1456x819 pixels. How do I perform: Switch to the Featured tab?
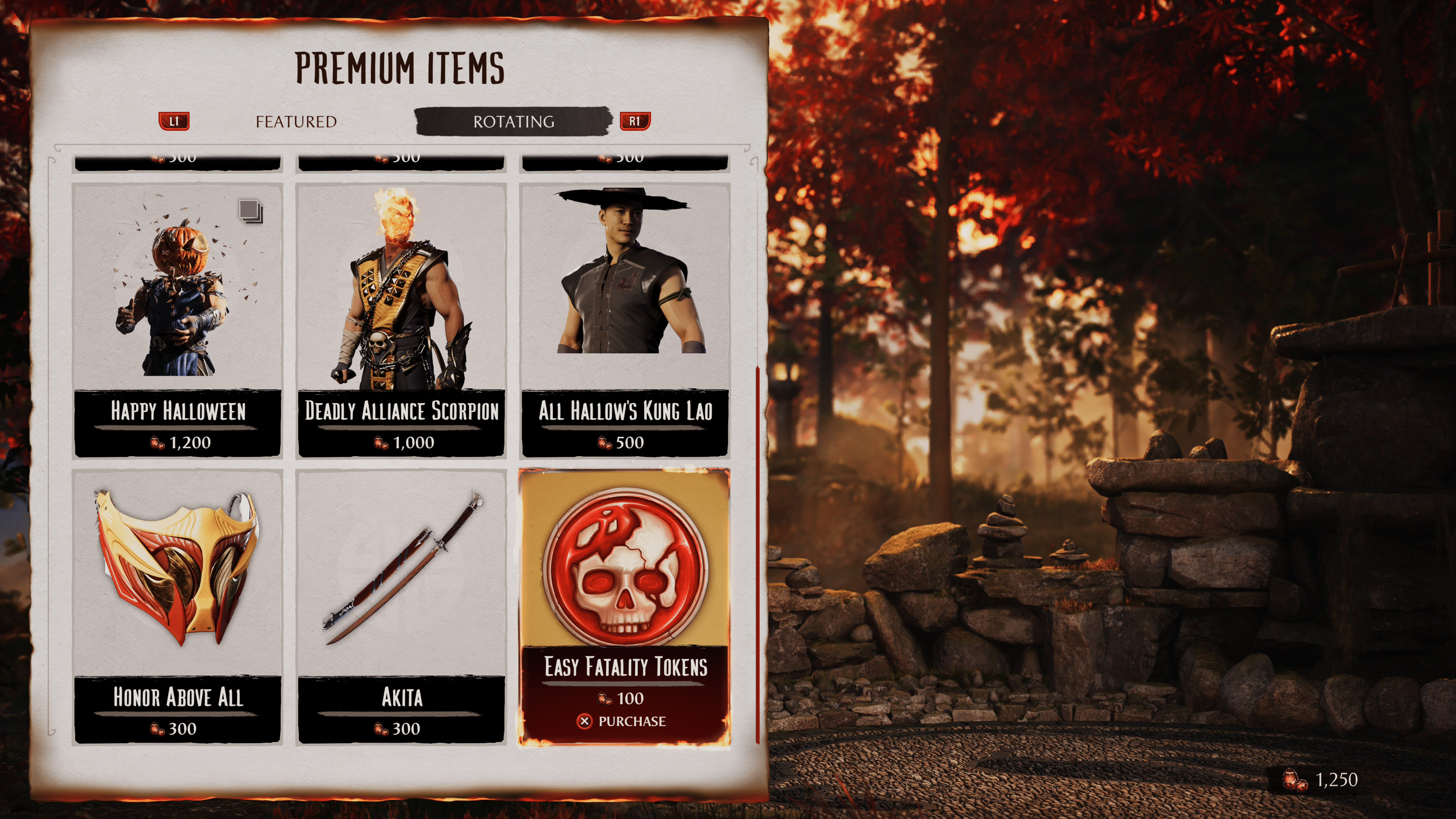coord(296,121)
